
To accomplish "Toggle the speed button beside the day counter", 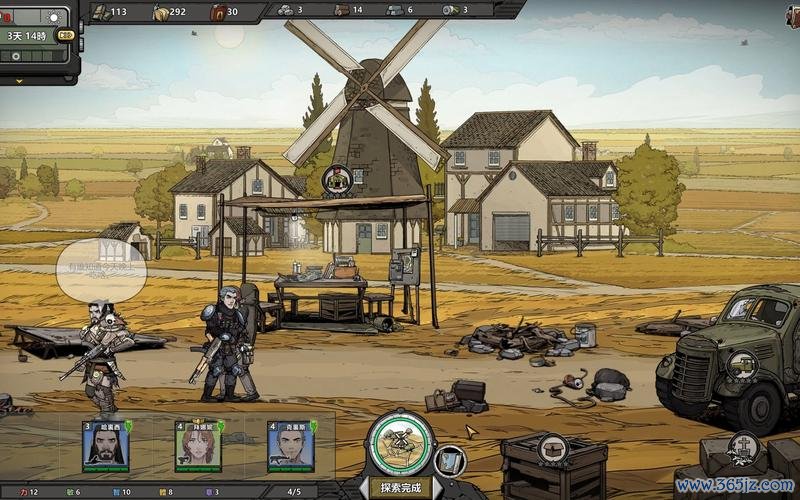I will coord(66,36).
